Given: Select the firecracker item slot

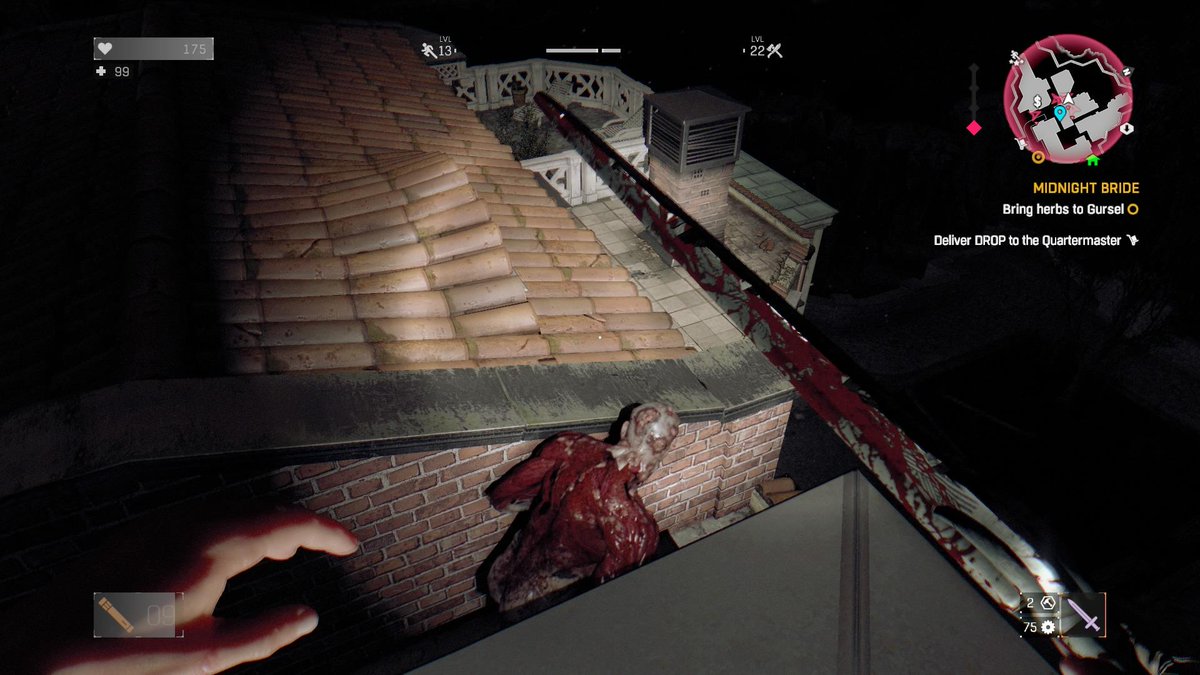Looking at the screenshot, I should (114, 614).
